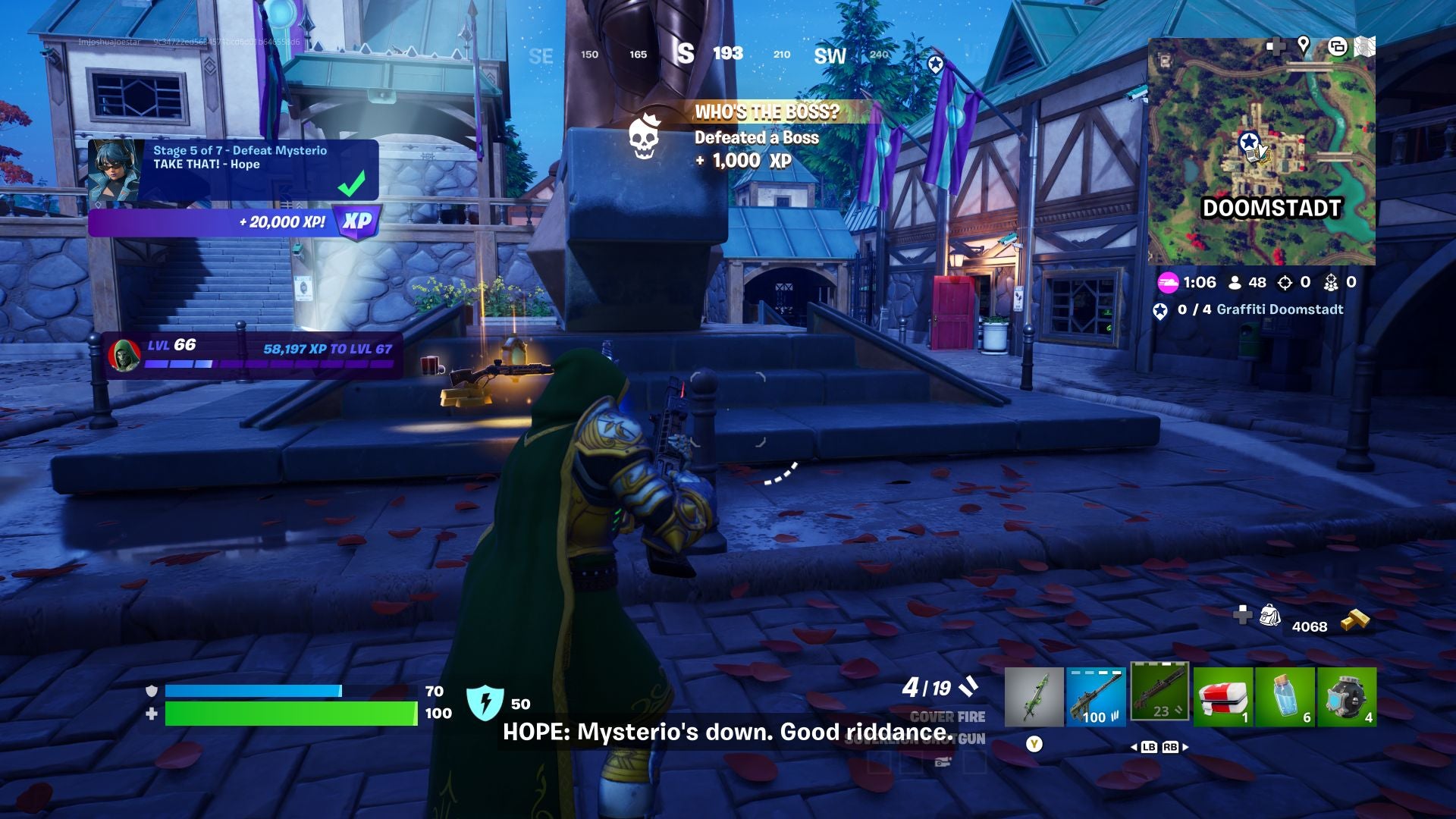Select the med kit inventory slot
Image resolution: width=1456 pixels, height=819 pixels.
click(1224, 694)
